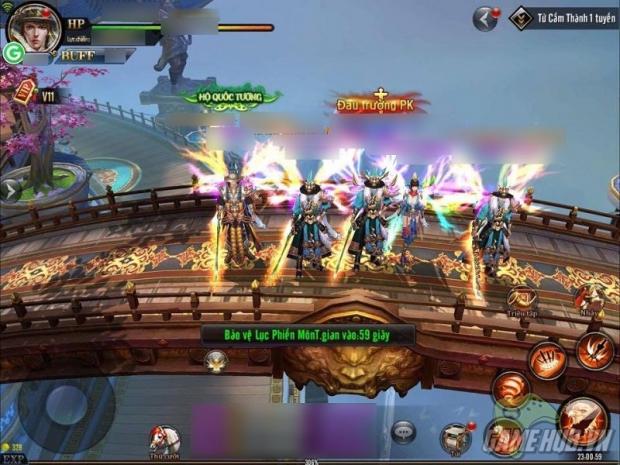Activate the Triệu tập summon skill
Image resolution: width=620 pixels, height=465 pixels.
[522, 297]
